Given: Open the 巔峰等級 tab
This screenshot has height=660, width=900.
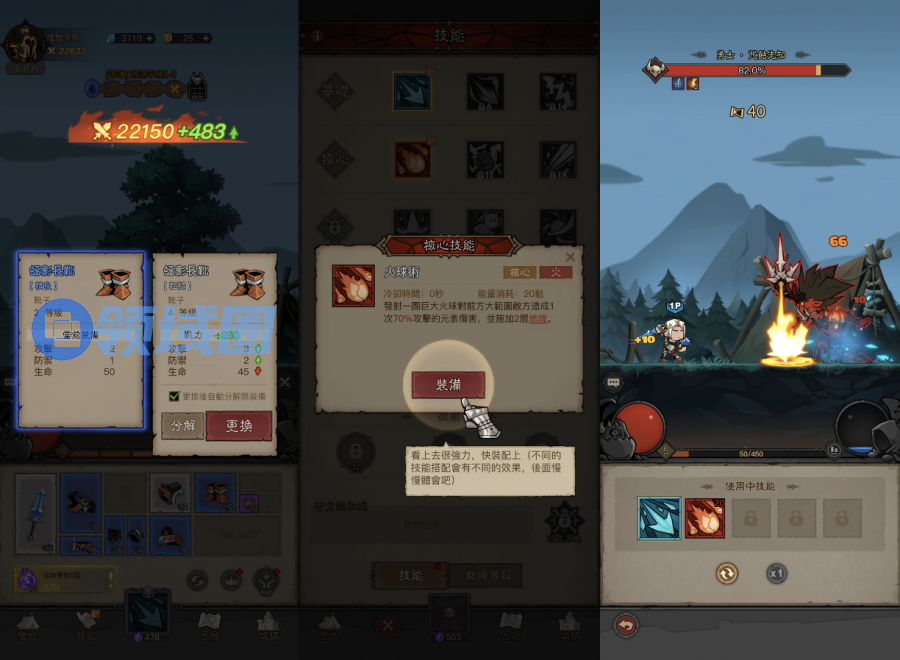Looking at the screenshot, I should 487,575.
